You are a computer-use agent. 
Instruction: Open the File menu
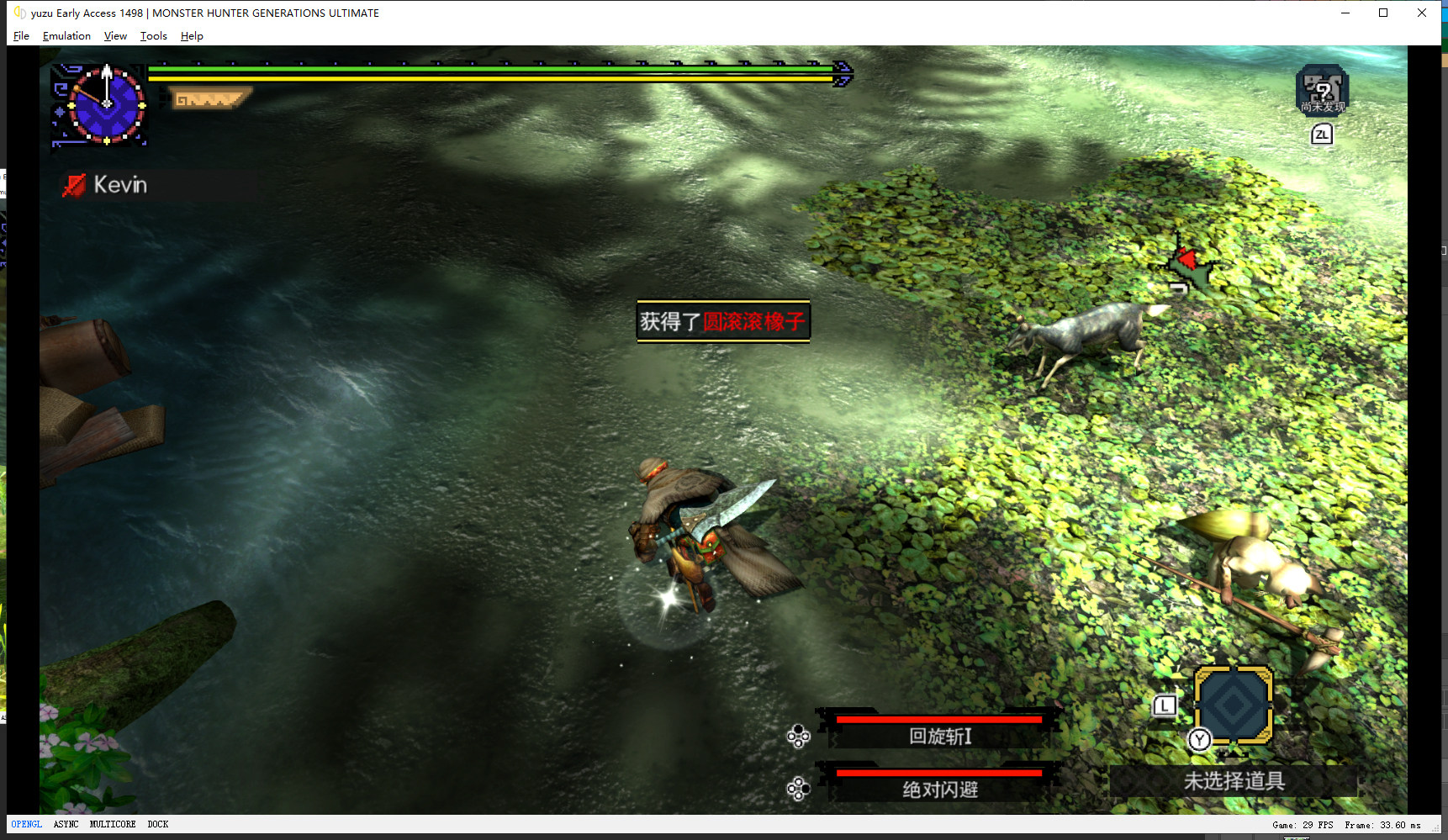point(21,36)
